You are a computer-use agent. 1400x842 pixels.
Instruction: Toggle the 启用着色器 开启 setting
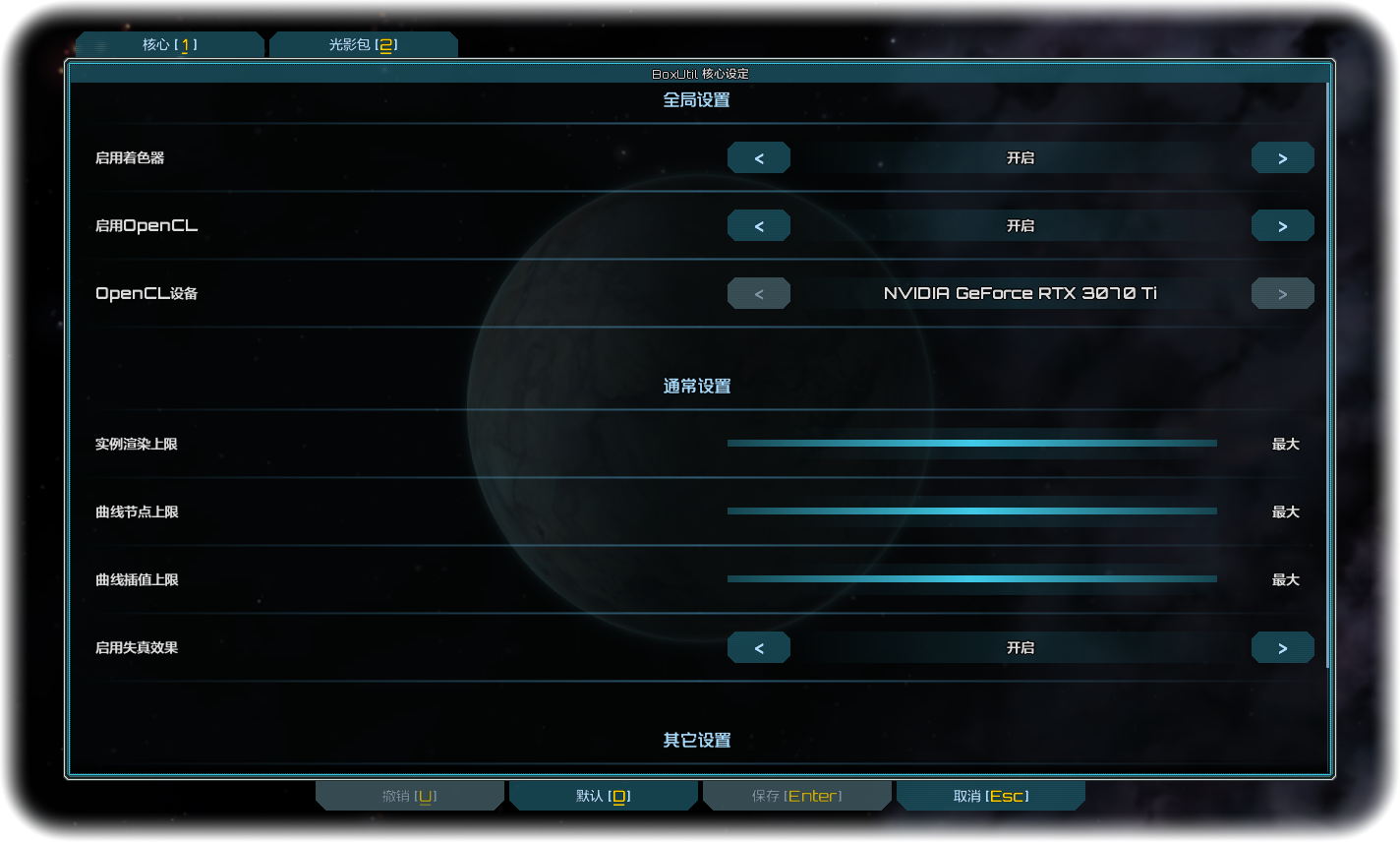1021,157
